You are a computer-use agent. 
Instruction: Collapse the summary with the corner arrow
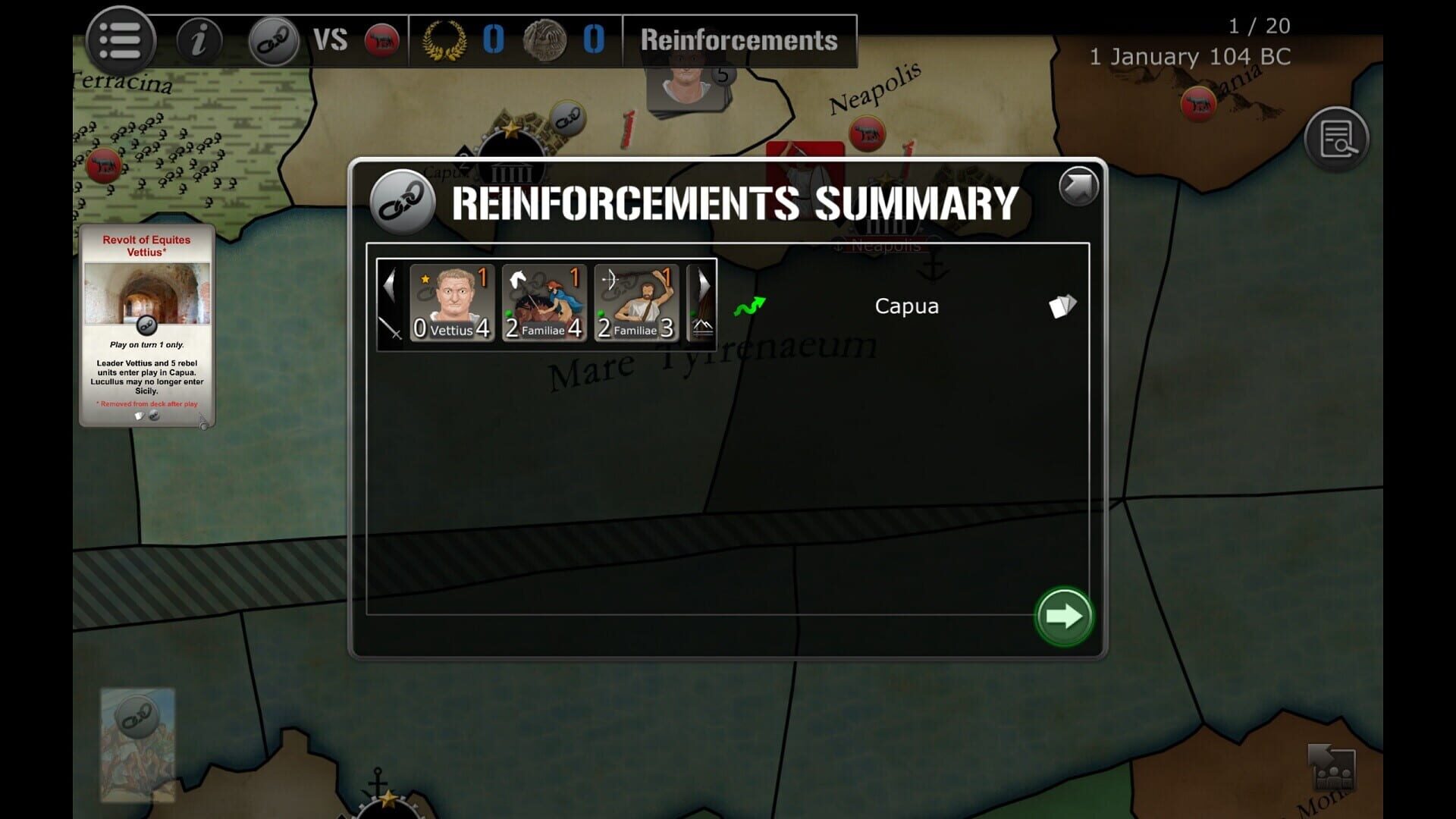click(1080, 186)
